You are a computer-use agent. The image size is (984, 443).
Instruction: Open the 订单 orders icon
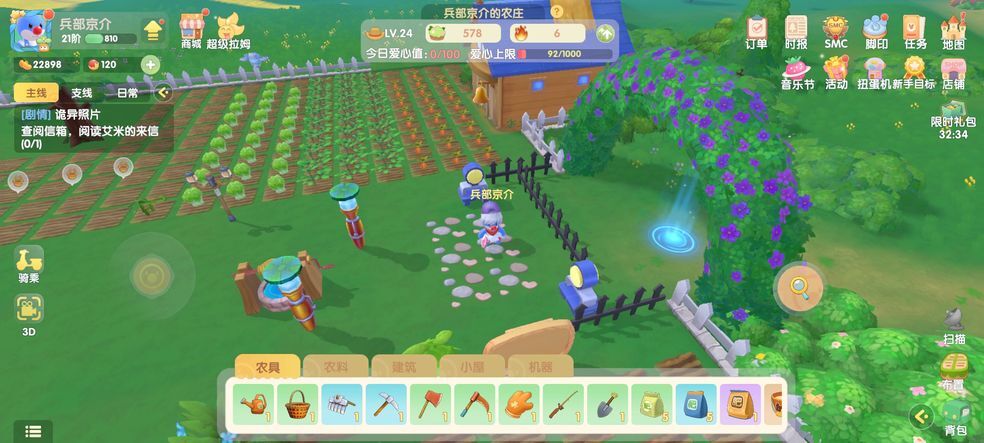pyautogui.click(x=756, y=31)
